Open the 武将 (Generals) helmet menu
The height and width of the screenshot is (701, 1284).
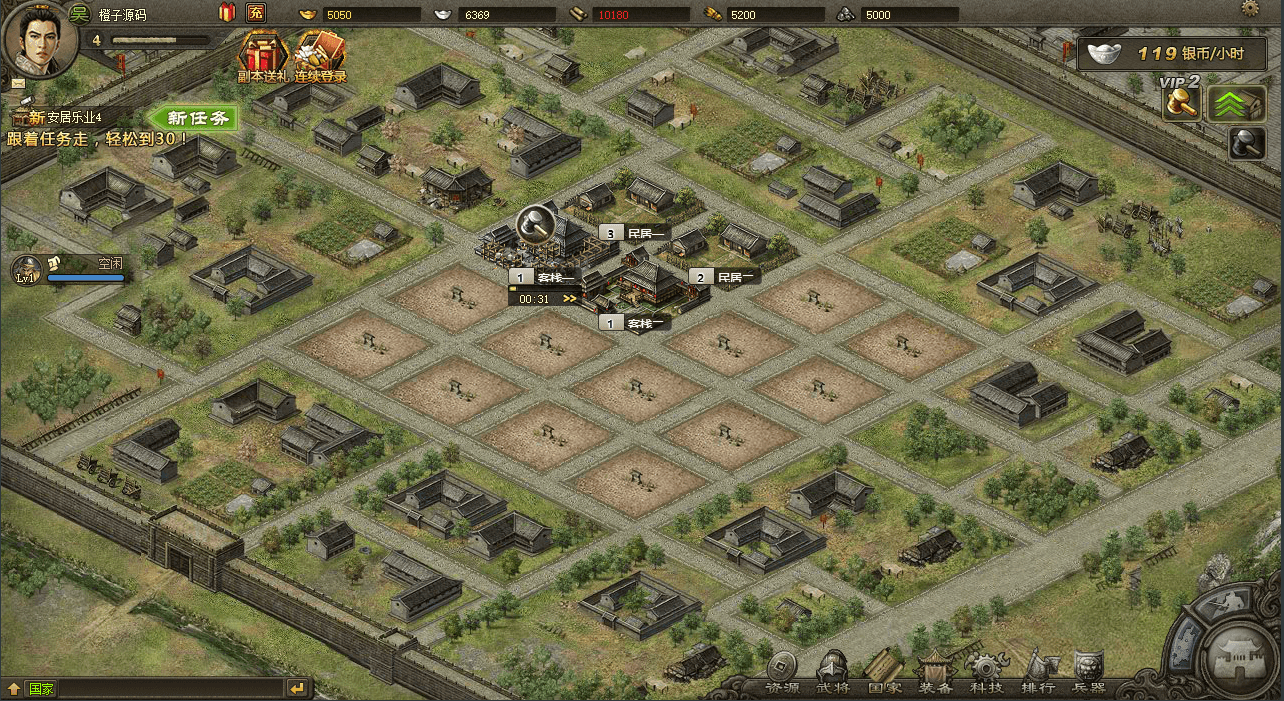[x=832, y=672]
